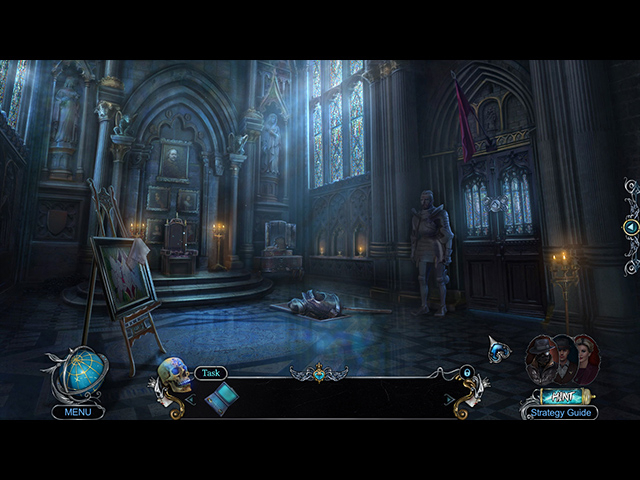
Task: Open the MENU button
Action: tap(78, 412)
